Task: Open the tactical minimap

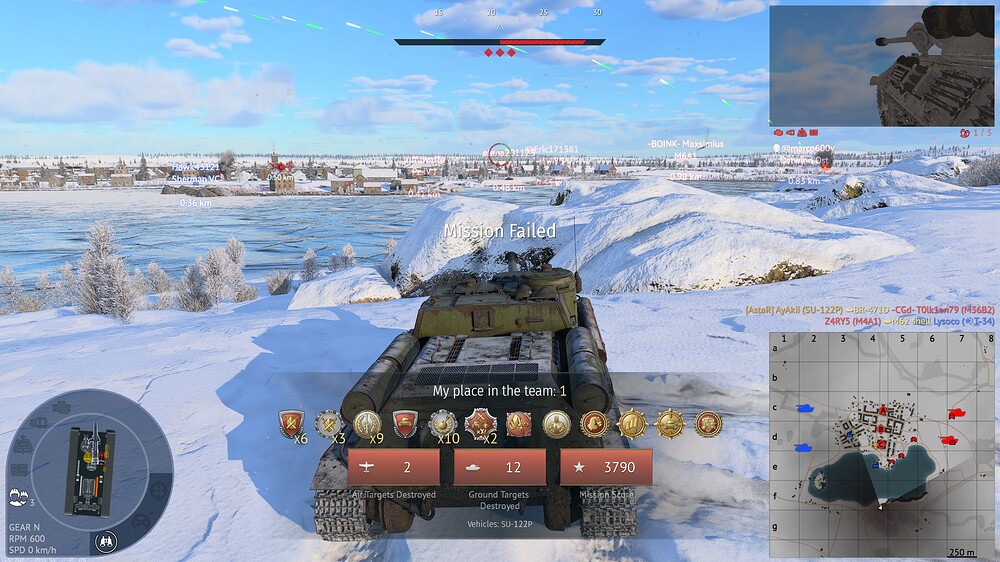Action: click(881, 443)
